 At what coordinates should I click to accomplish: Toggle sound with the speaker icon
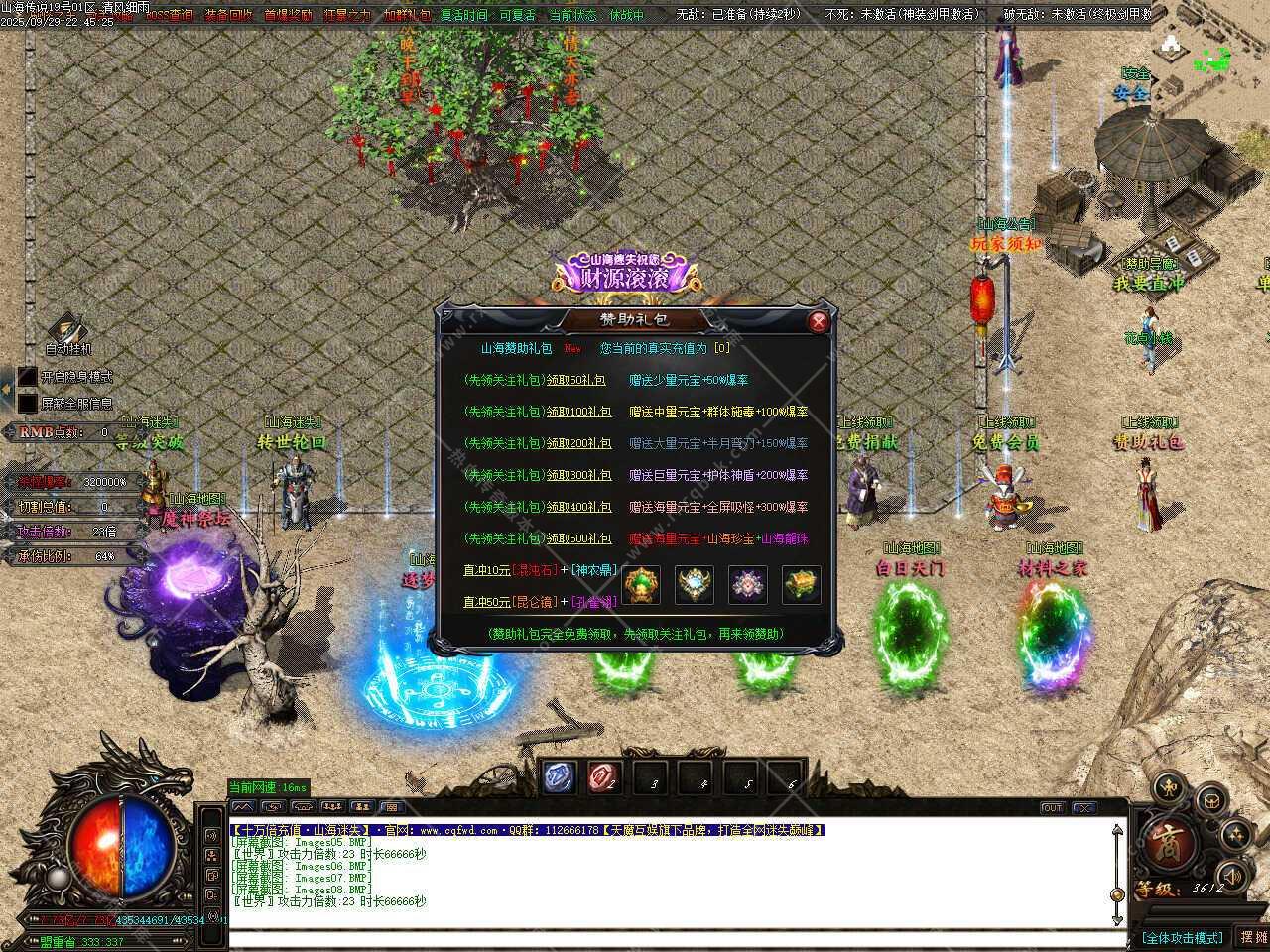1231,876
